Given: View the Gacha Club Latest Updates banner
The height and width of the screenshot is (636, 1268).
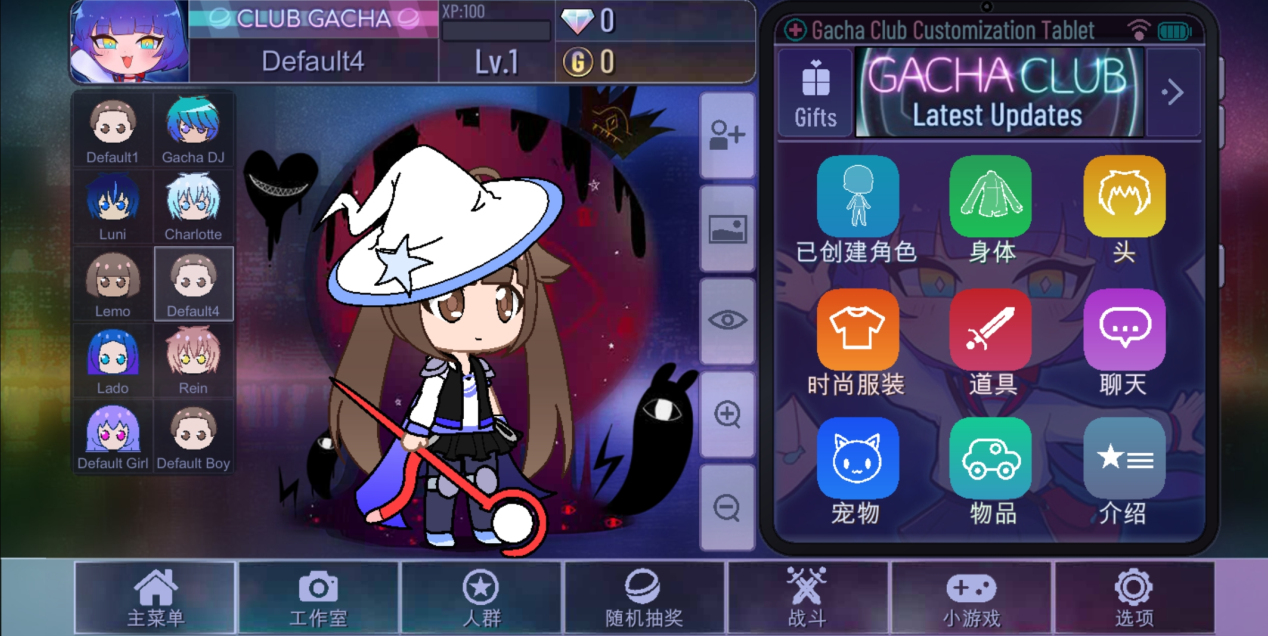Looking at the screenshot, I should point(999,93).
